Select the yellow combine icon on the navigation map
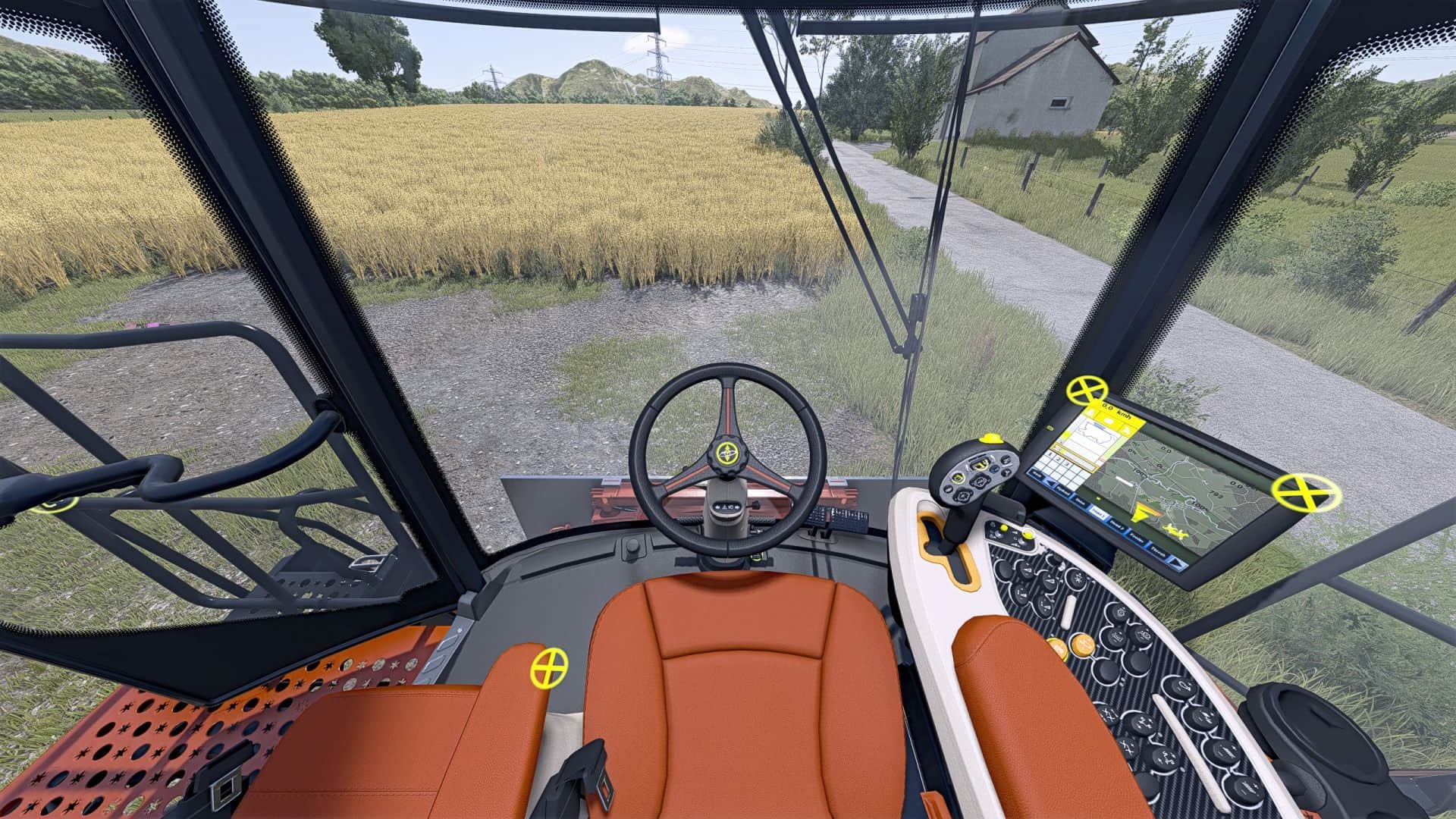Screen dimensions: 1456x819 [x=1176, y=532]
